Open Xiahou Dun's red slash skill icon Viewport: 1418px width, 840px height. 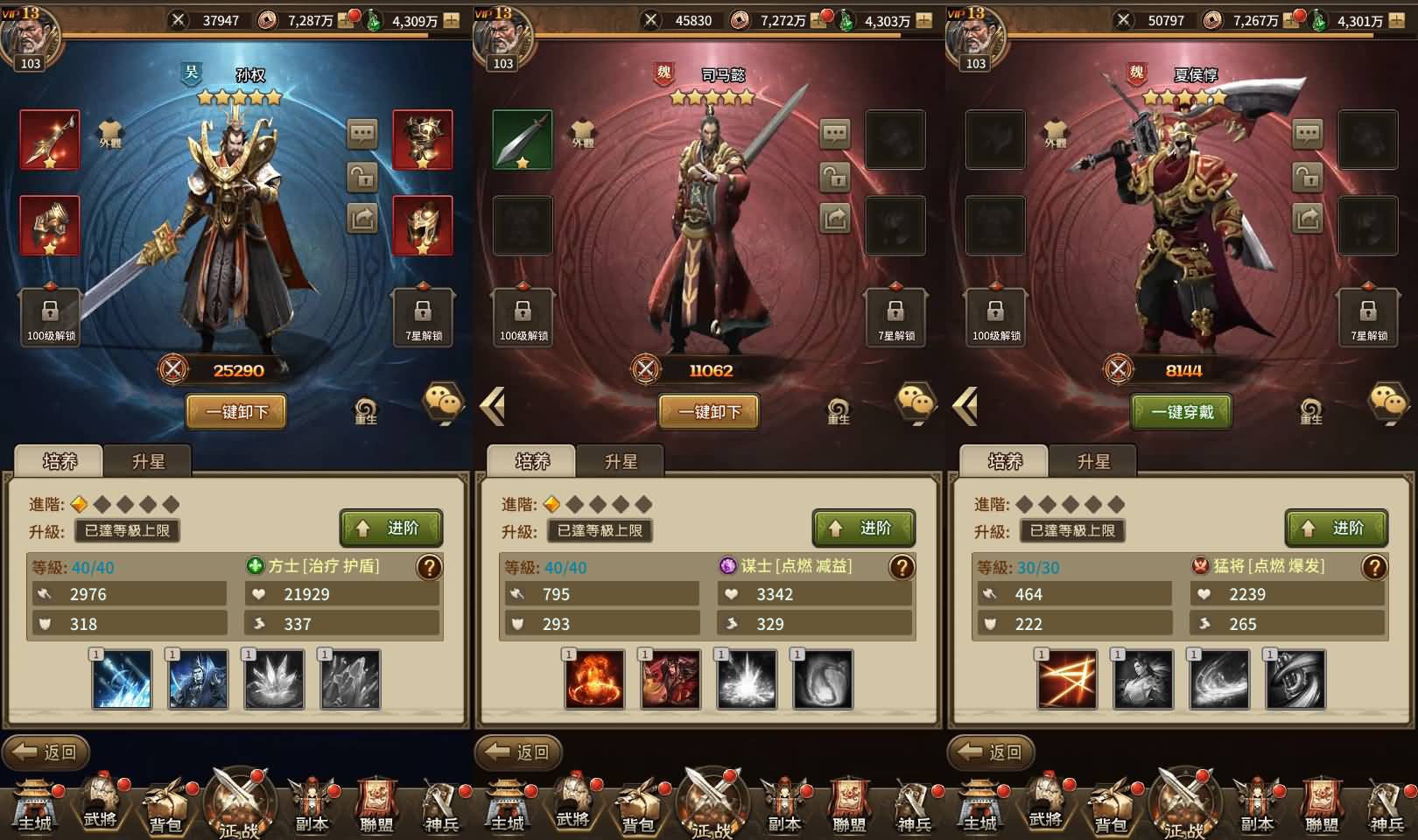(1067, 679)
